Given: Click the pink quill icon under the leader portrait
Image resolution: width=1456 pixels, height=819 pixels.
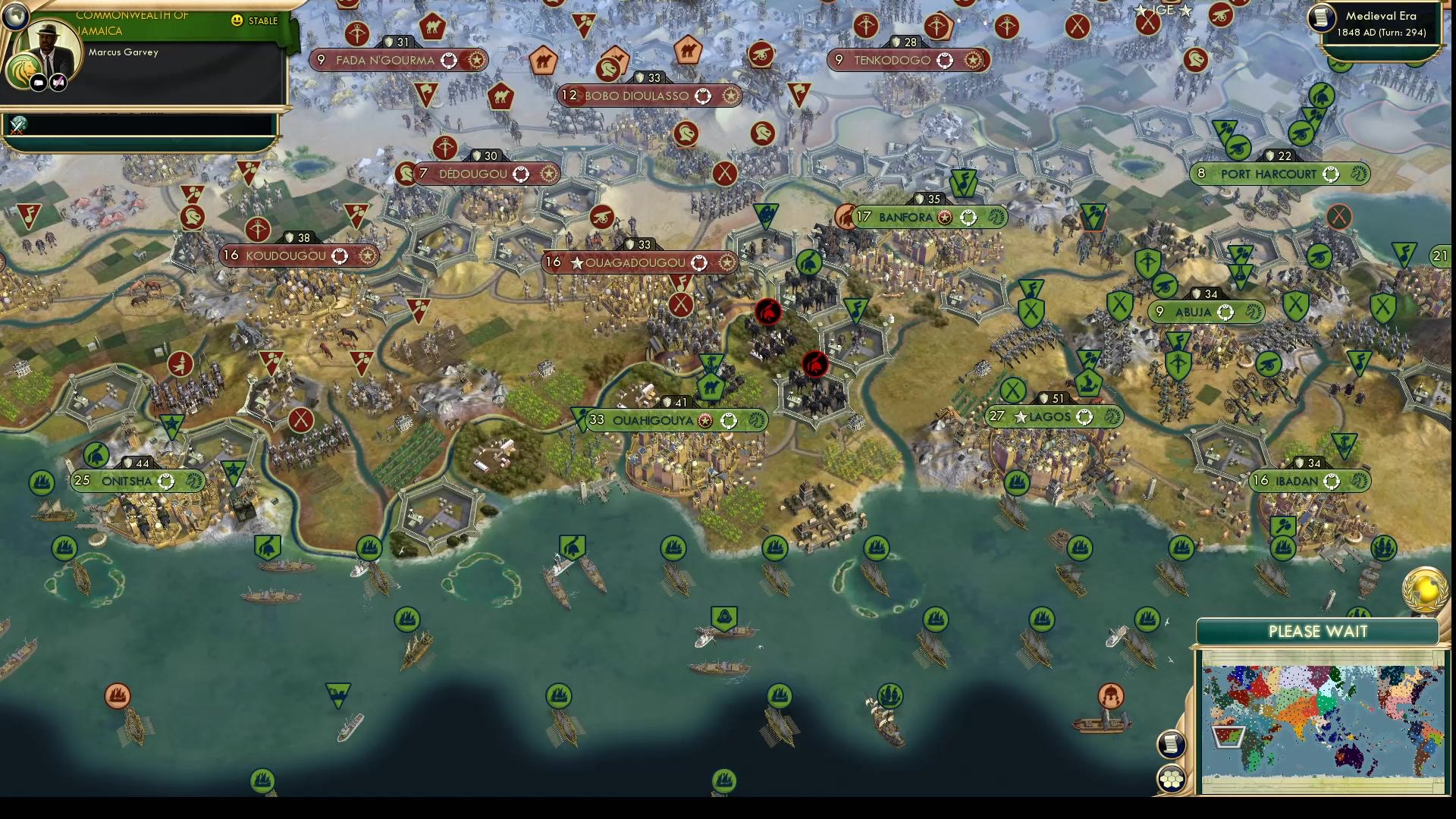Looking at the screenshot, I should pyautogui.click(x=58, y=81).
